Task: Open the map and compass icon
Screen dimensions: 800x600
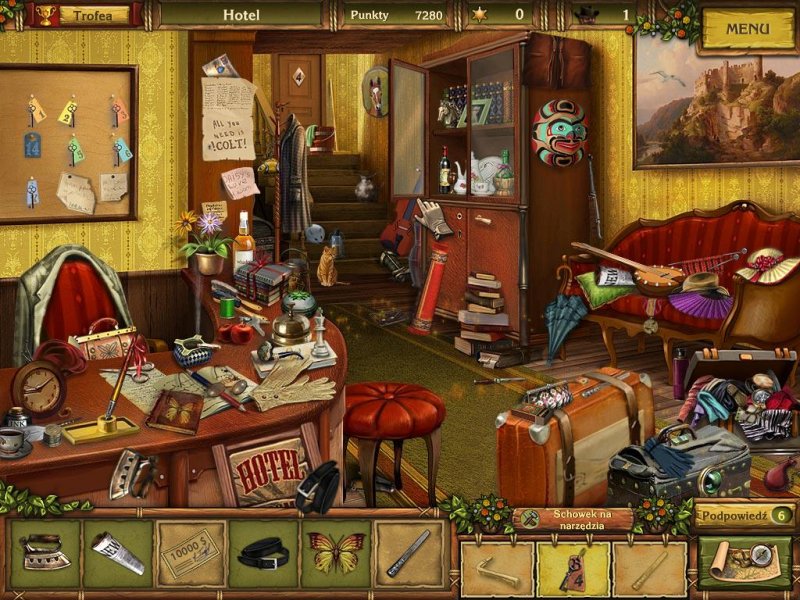Action: coord(744,563)
